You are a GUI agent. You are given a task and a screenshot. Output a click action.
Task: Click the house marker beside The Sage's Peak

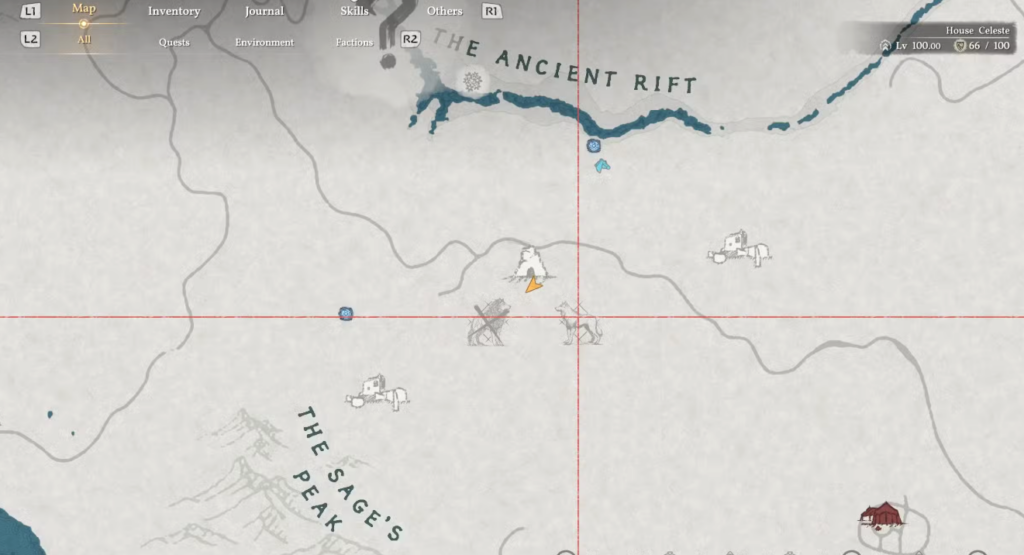[377, 392]
